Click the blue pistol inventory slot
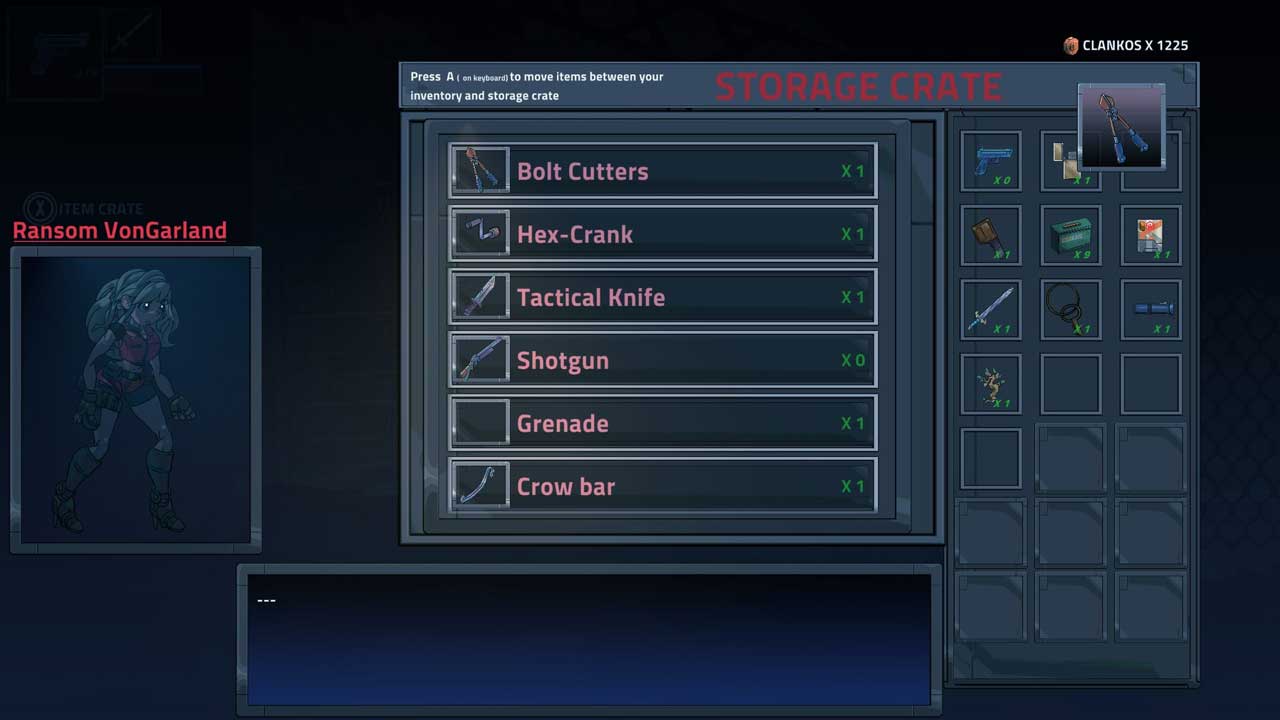This screenshot has width=1280, height=720. (x=991, y=161)
